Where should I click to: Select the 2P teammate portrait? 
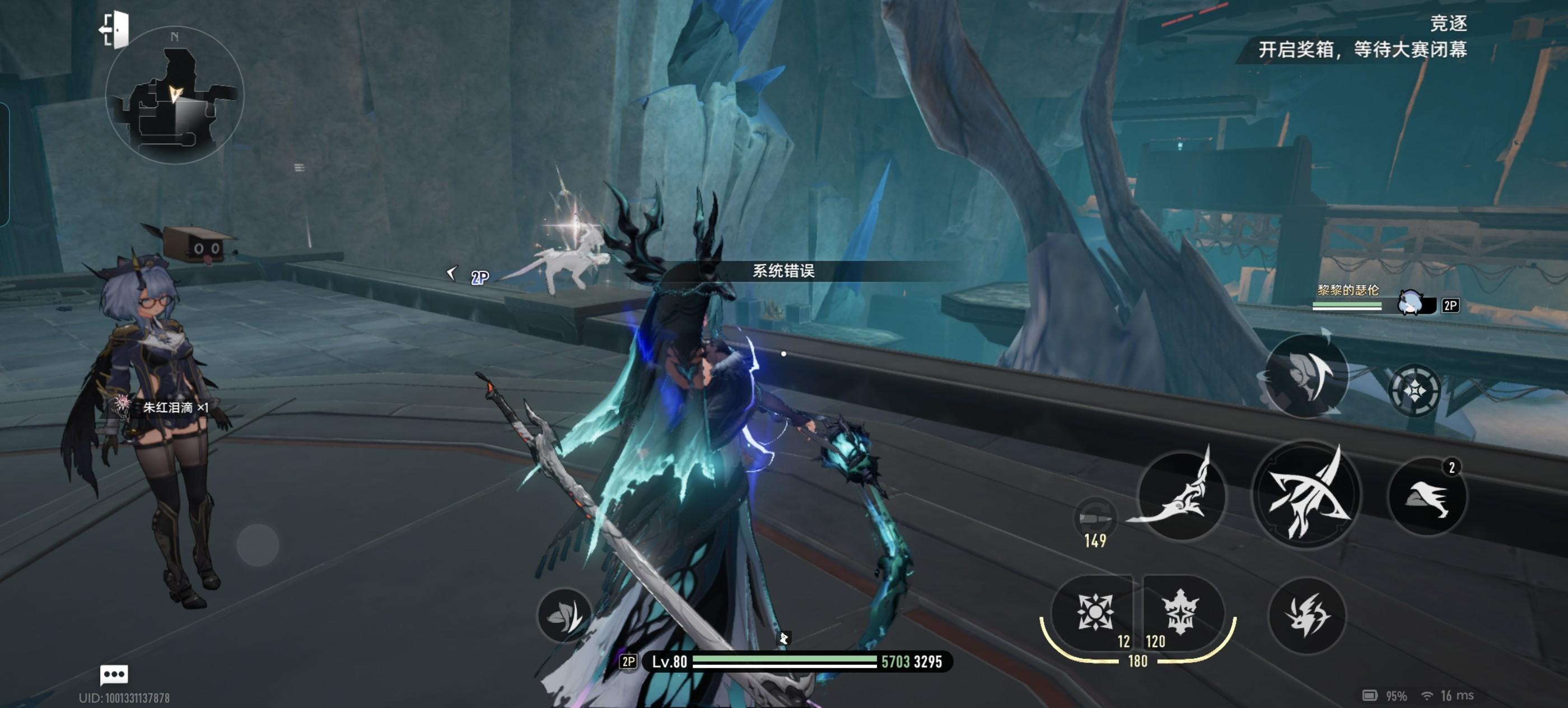[x=1412, y=303]
